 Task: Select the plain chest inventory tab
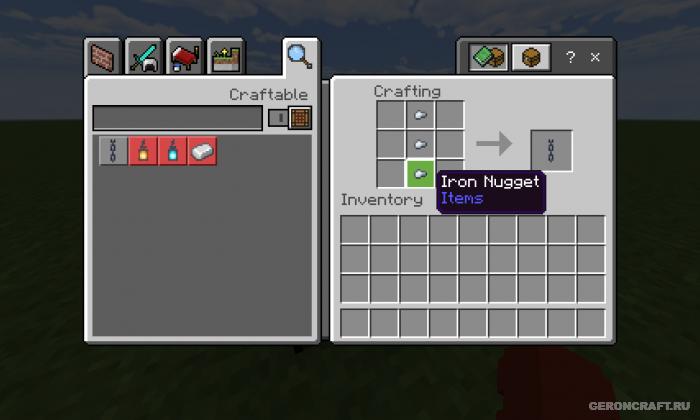(x=531, y=57)
